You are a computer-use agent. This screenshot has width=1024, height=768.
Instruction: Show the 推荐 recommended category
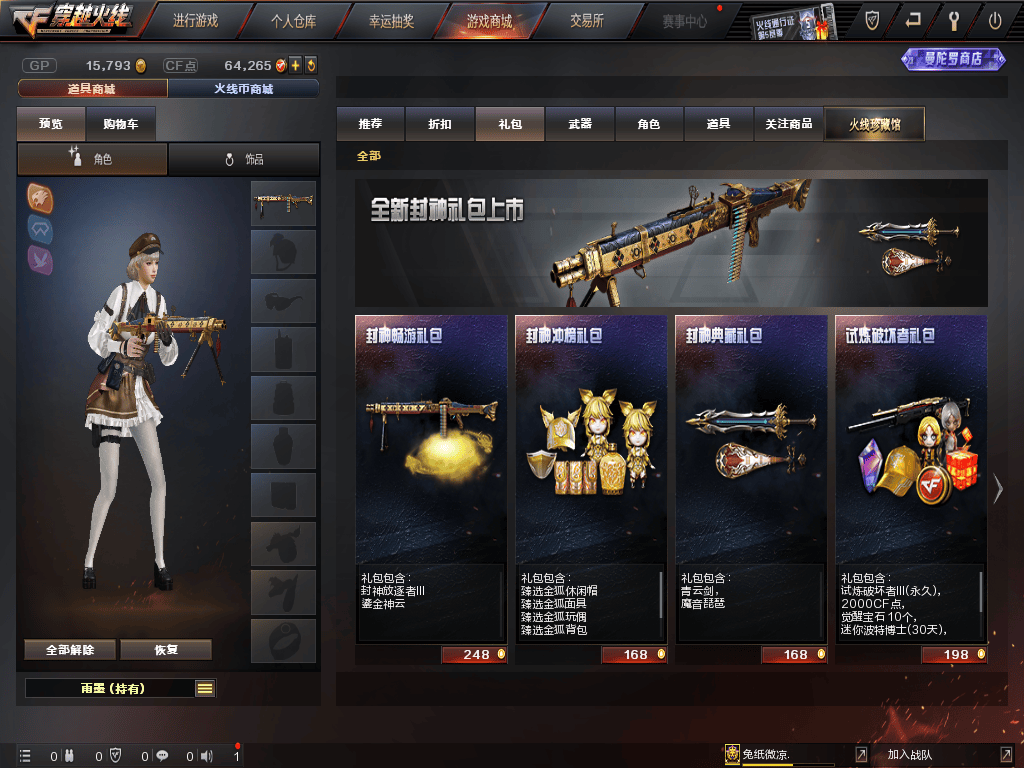click(x=370, y=124)
